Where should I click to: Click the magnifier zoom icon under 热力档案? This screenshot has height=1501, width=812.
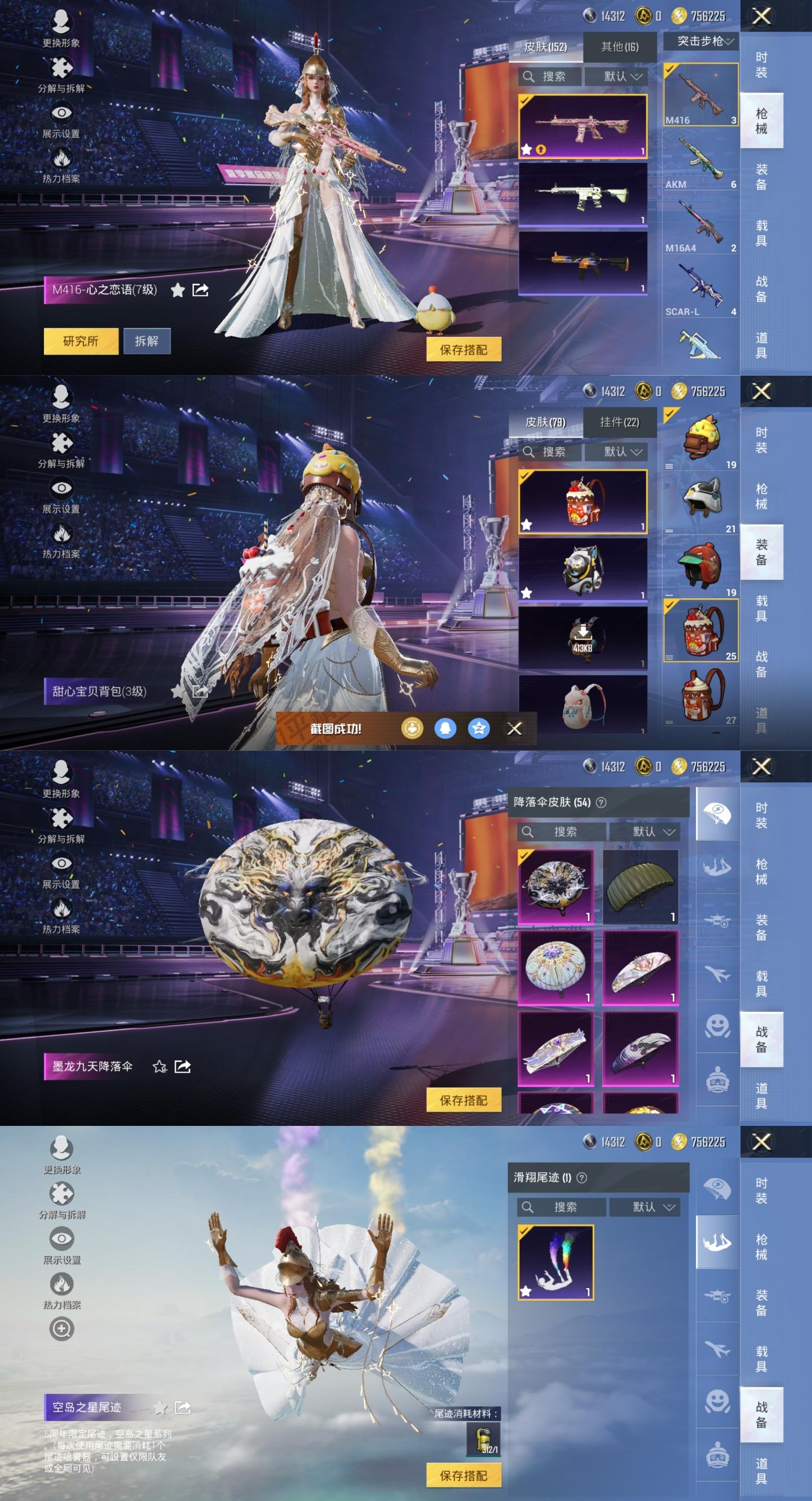pos(61,1328)
